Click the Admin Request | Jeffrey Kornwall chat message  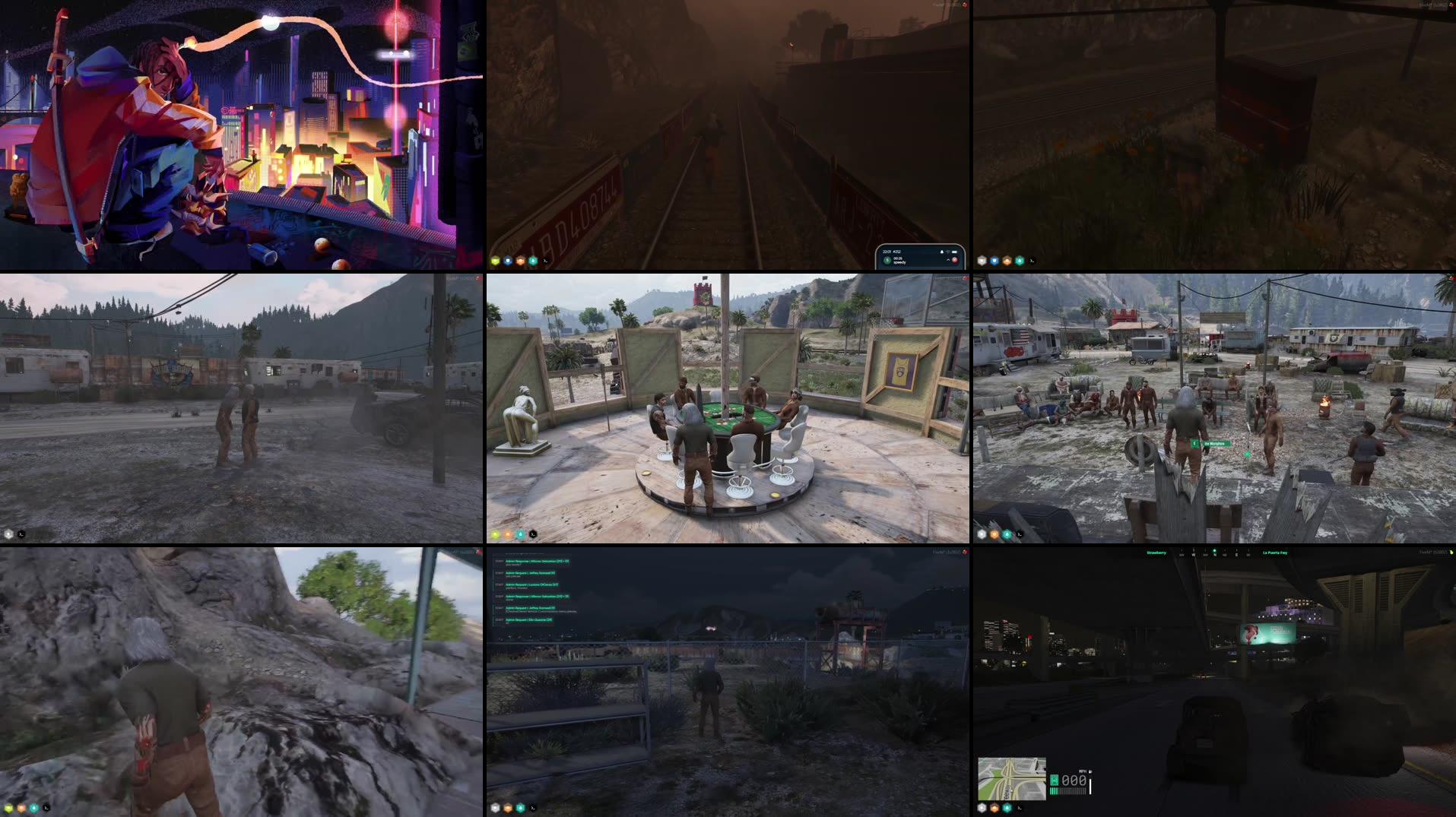pos(530,573)
